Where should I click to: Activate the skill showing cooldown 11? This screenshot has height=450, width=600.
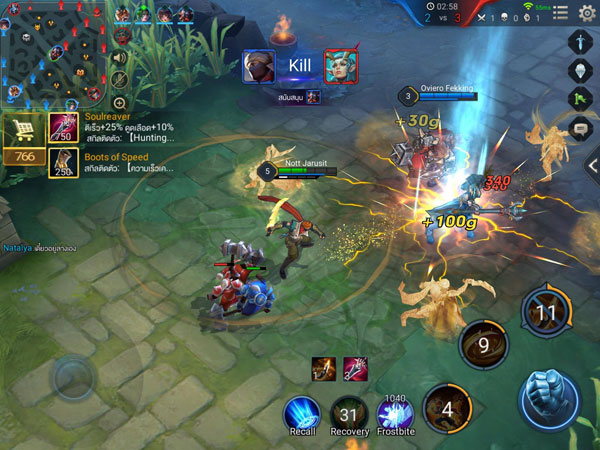pyautogui.click(x=546, y=312)
